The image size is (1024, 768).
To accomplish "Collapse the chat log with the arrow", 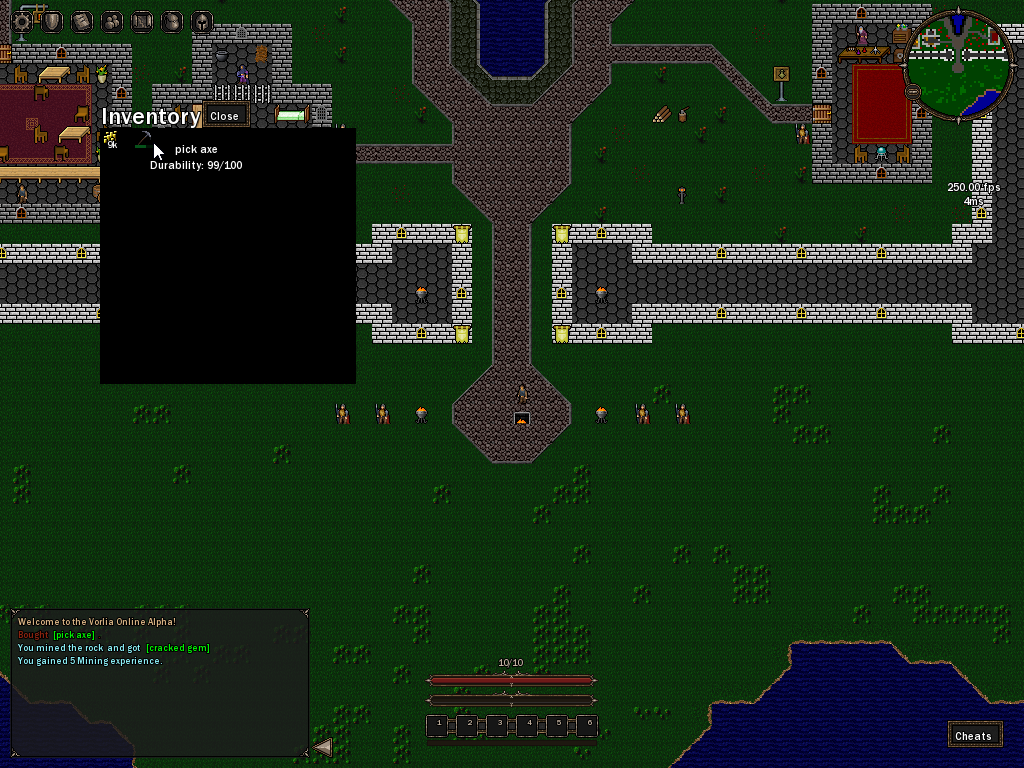I will click(x=323, y=746).
